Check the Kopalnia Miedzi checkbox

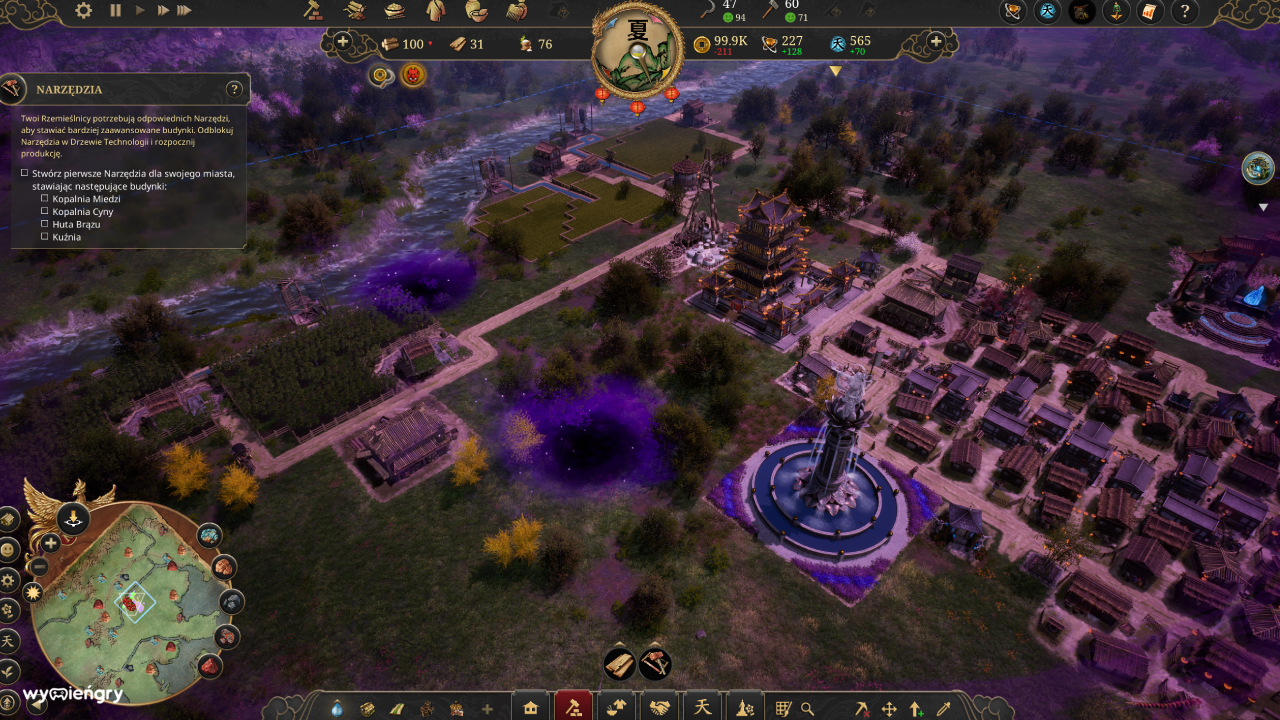tap(44, 198)
